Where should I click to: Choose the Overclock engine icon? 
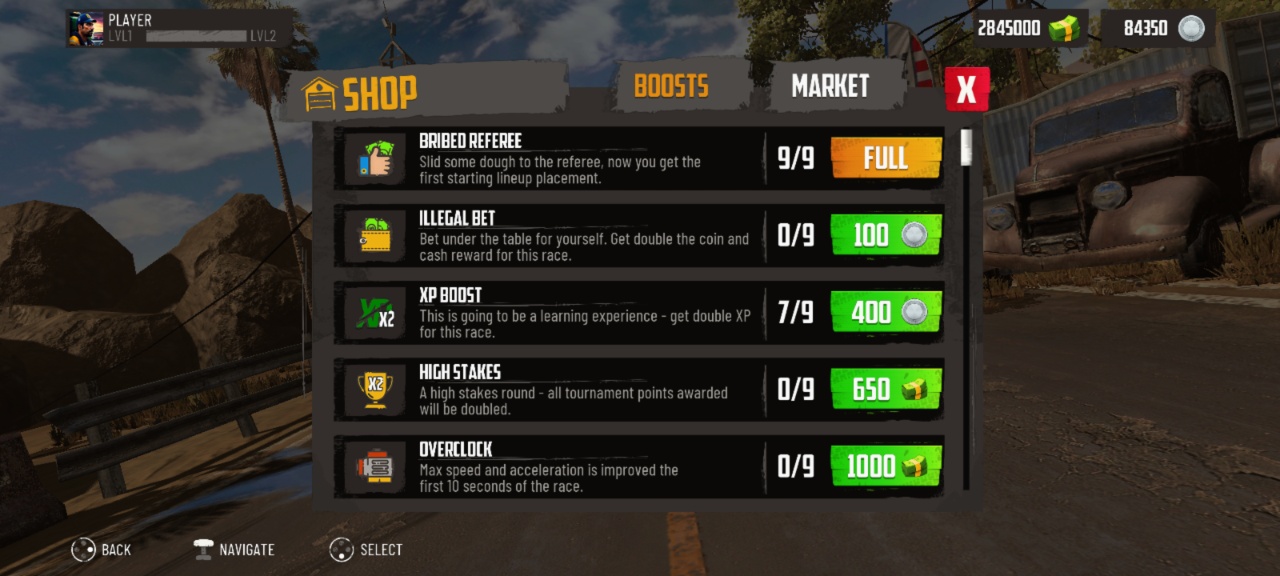click(x=375, y=467)
